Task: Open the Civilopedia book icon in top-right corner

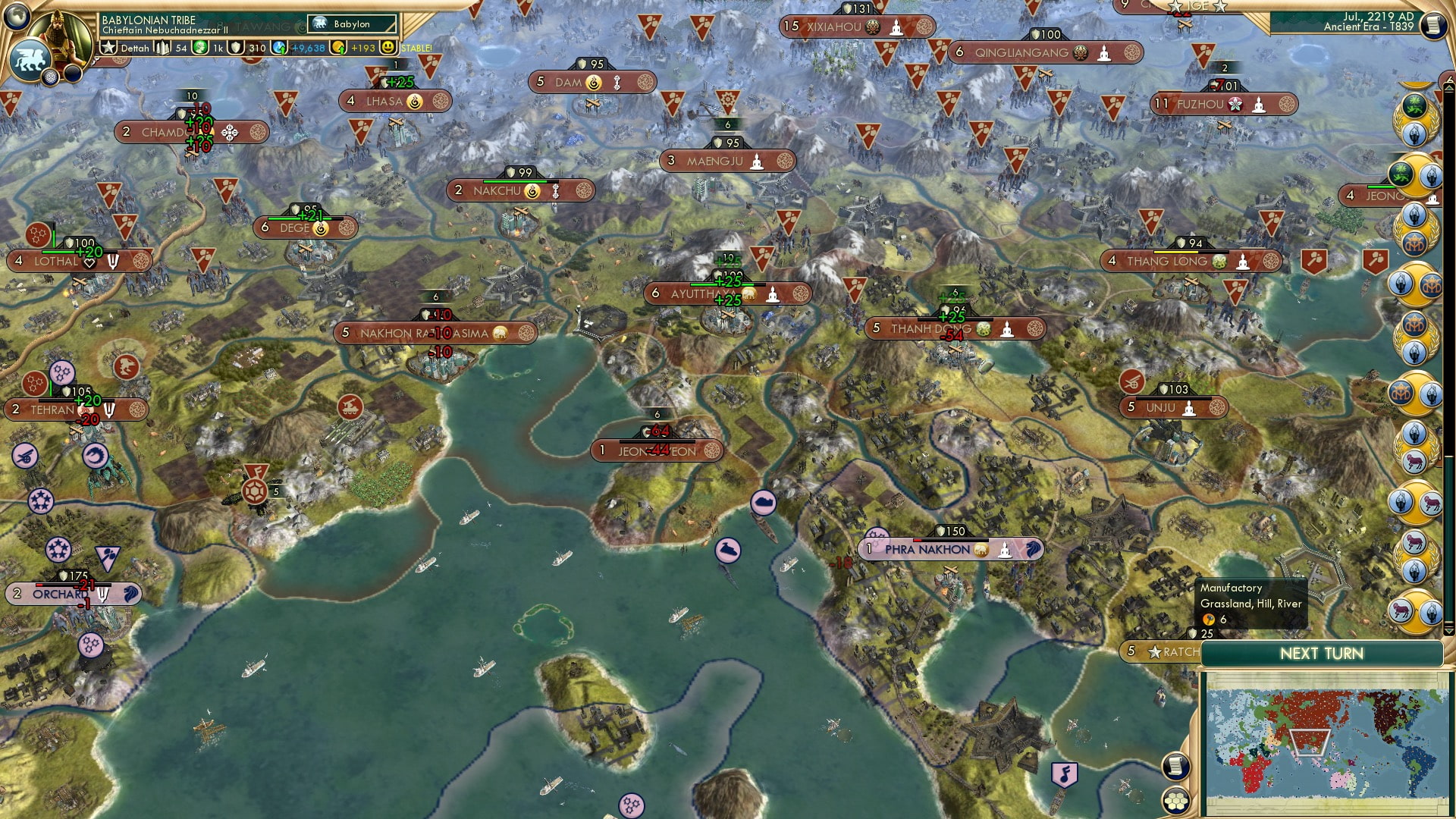Action: [x=1433, y=24]
